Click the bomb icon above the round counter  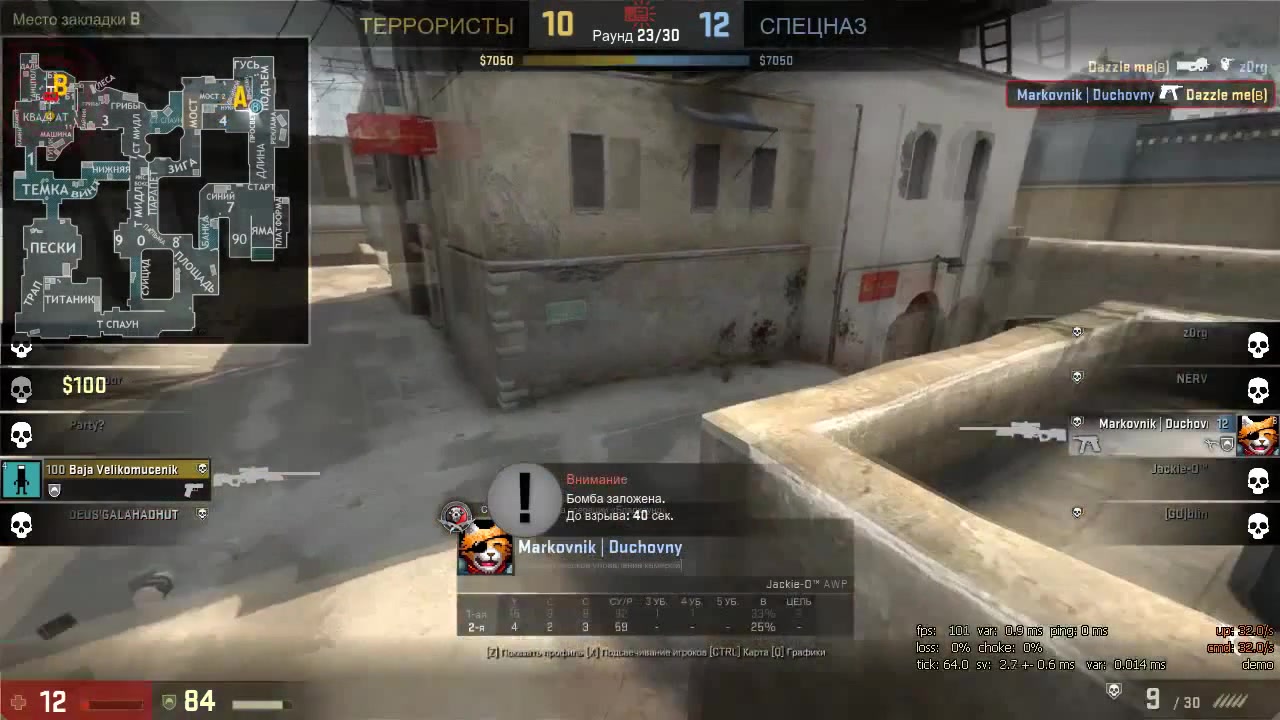coord(637,12)
